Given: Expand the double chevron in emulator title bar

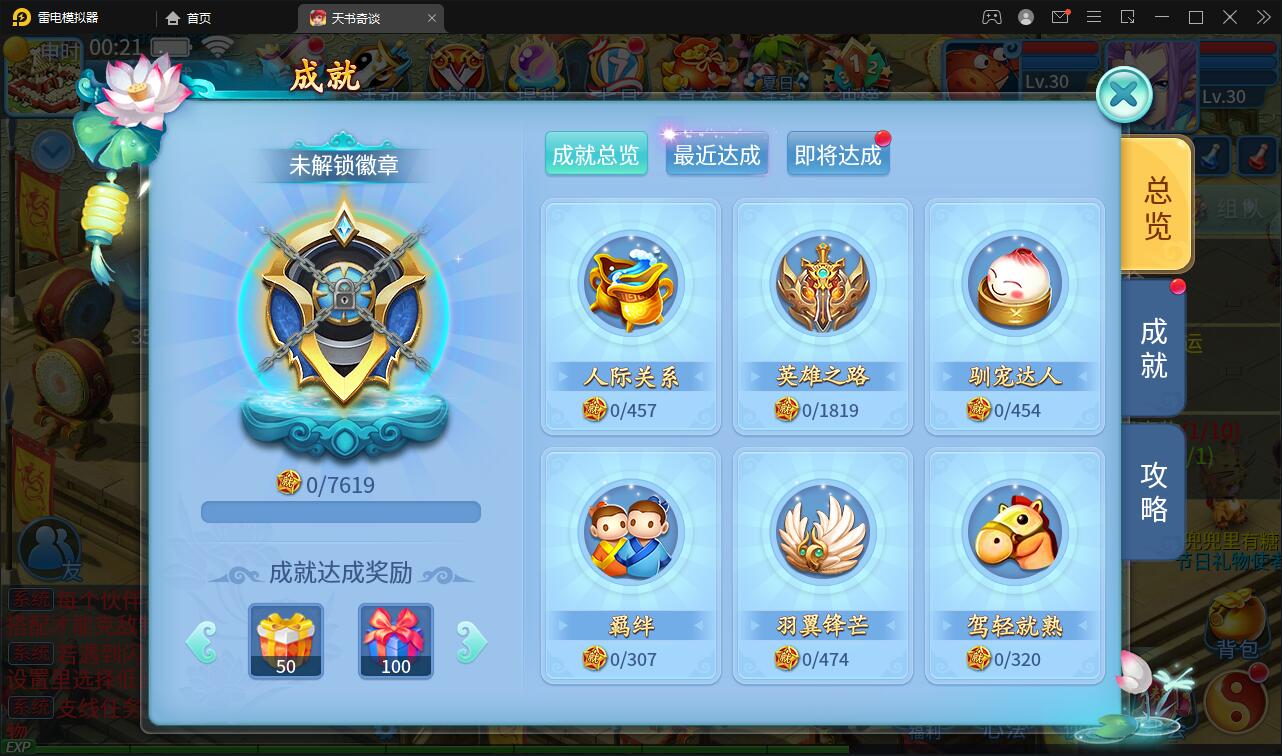Looking at the screenshot, I should [x=1264, y=17].
